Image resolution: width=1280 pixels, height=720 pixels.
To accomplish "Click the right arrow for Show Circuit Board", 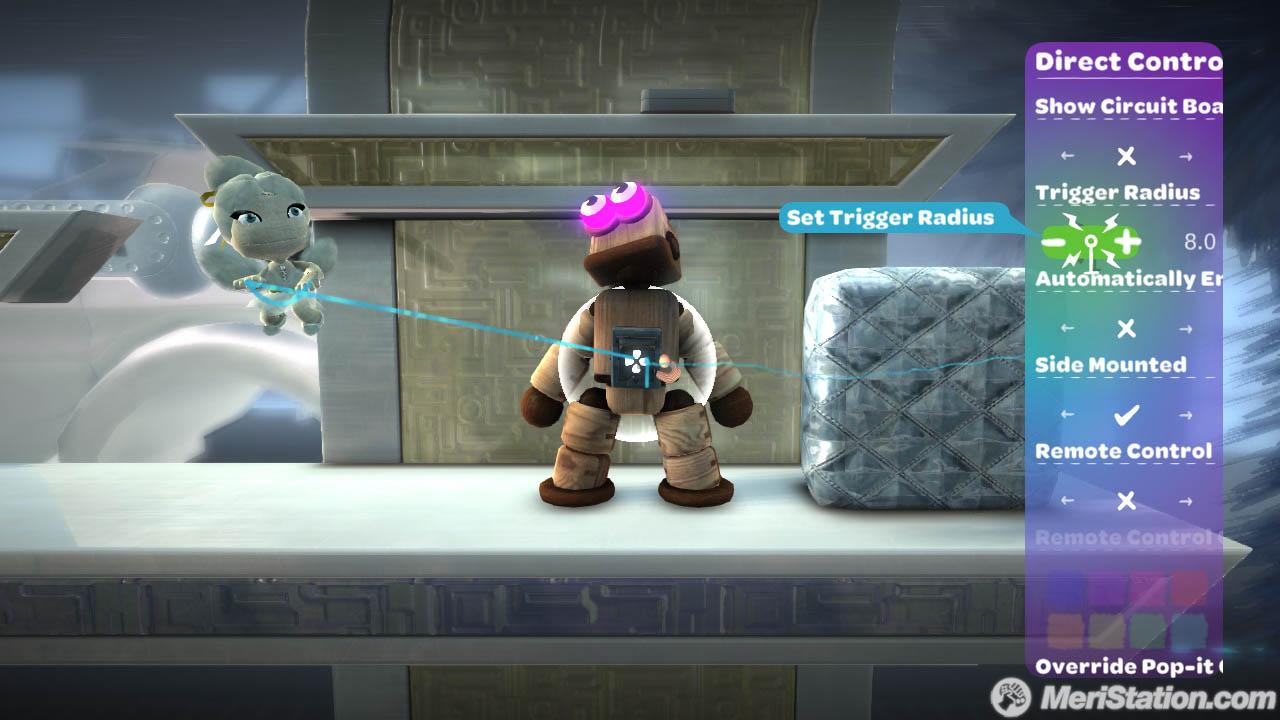I will point(1186,156).
